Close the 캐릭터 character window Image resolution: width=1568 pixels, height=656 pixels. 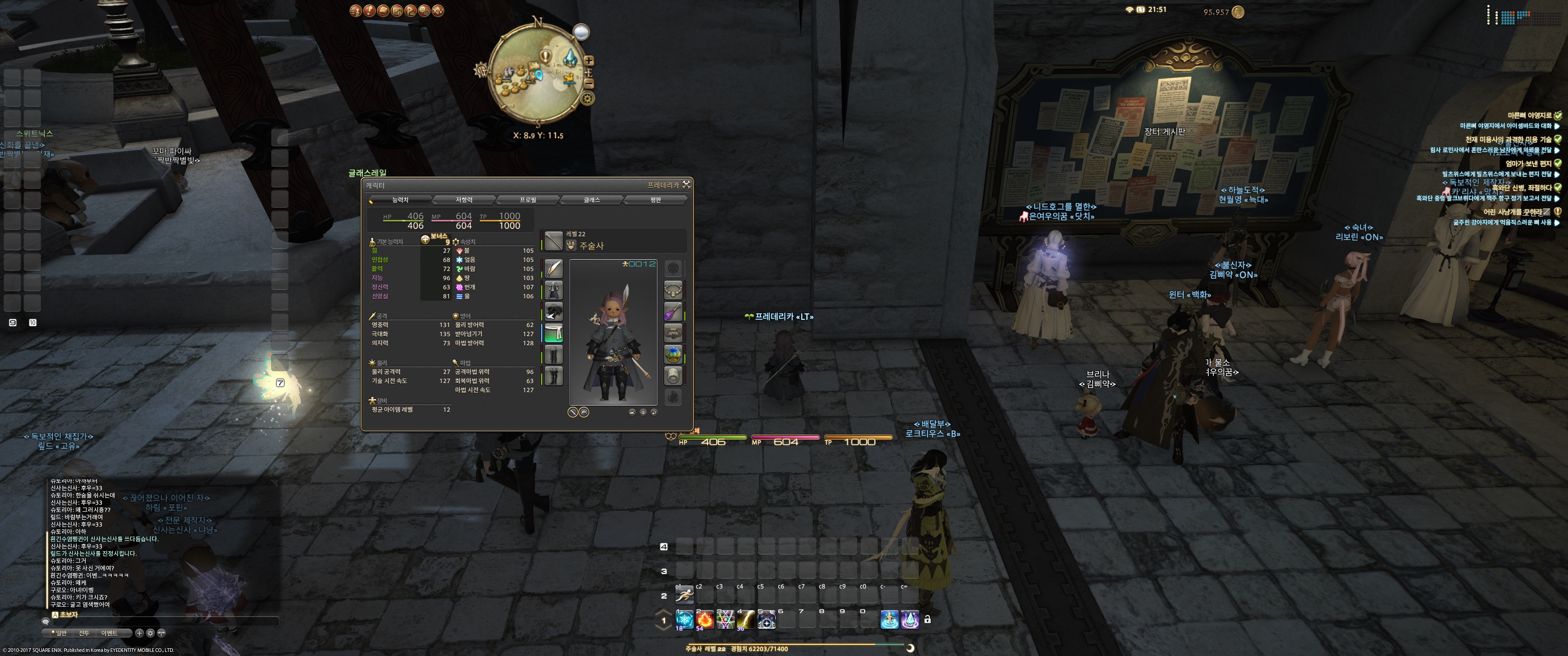point(686,184)
